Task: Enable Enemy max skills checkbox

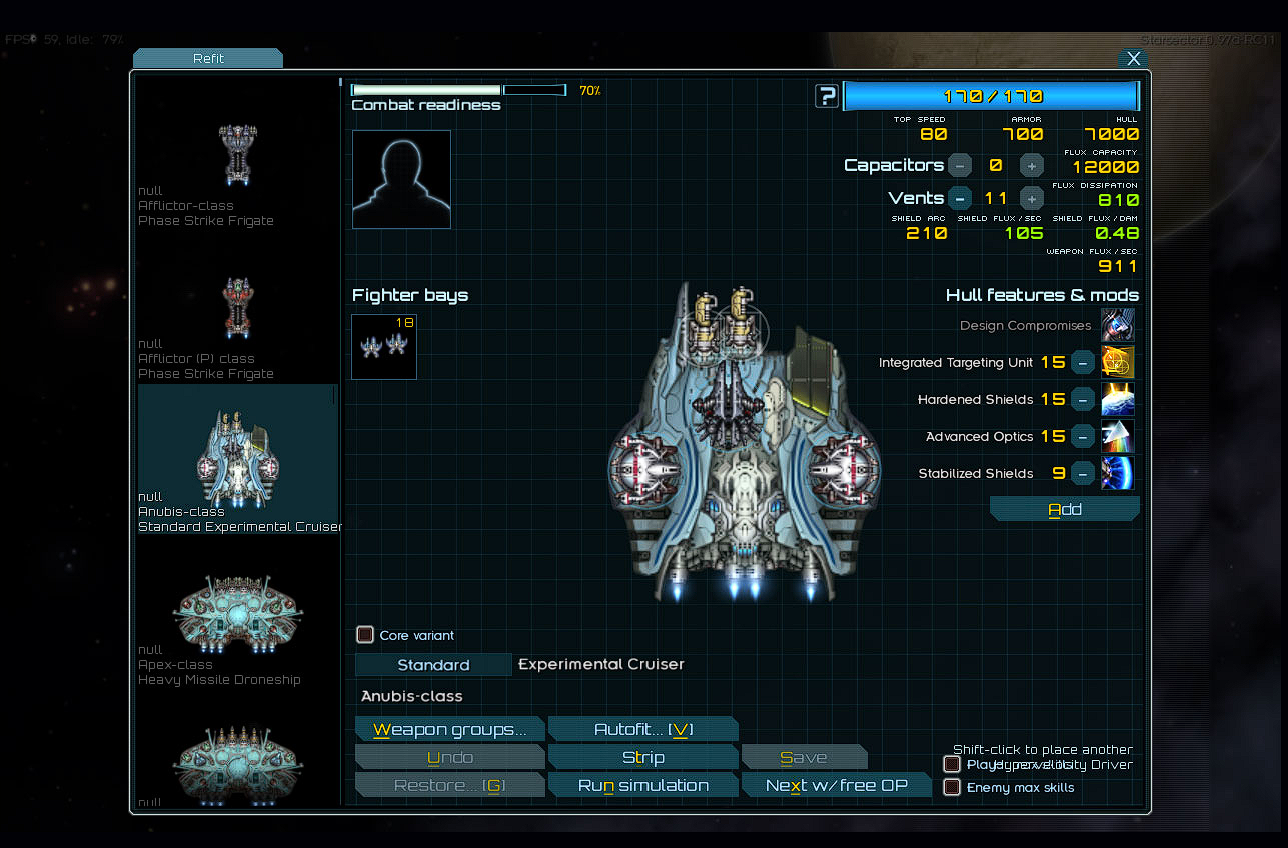Action: coord(952,787)
